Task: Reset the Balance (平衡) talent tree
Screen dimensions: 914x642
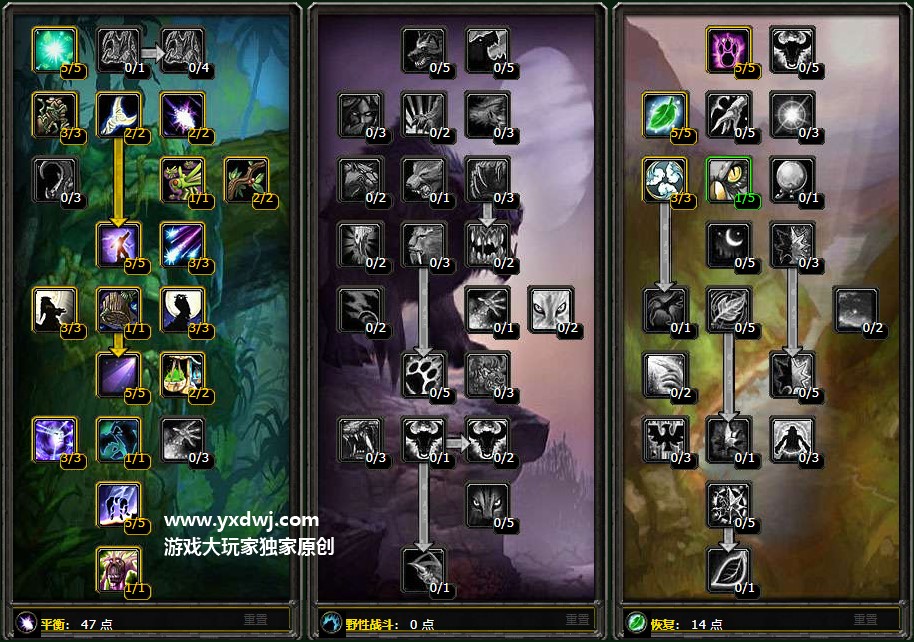Action: [x=255, y=620]
